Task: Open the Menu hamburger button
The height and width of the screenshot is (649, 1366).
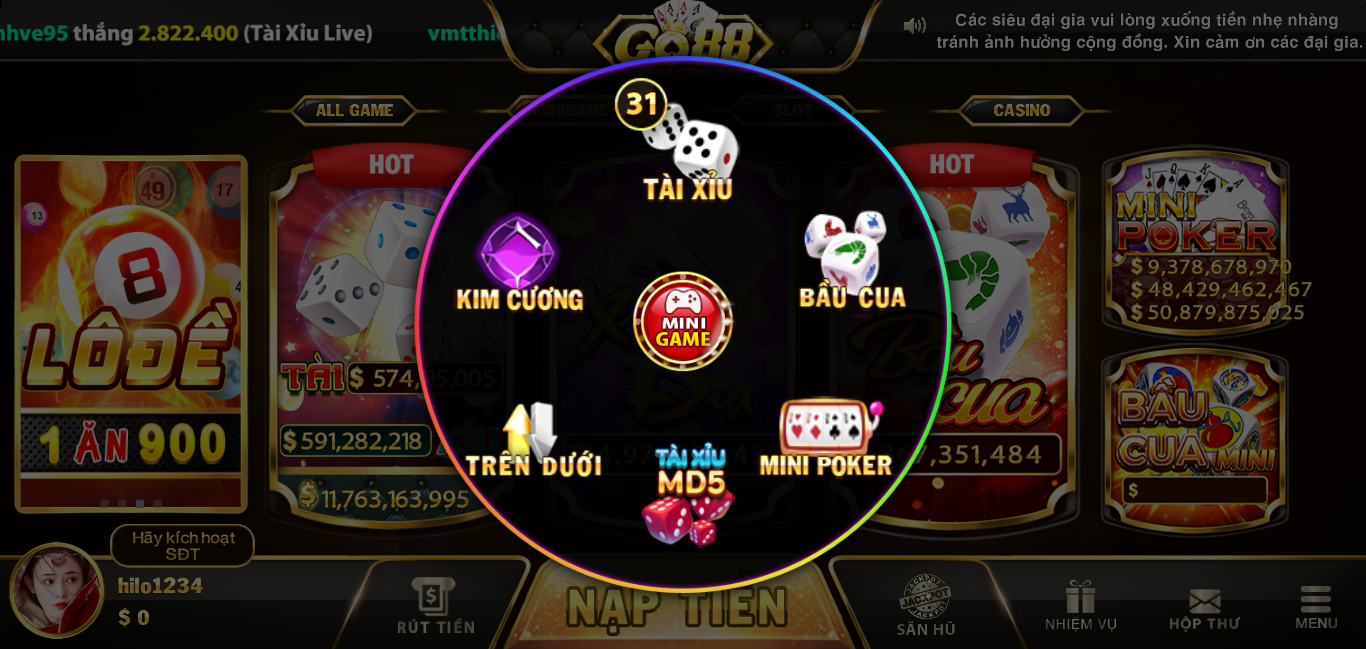Action: [x=1315, y=607]
